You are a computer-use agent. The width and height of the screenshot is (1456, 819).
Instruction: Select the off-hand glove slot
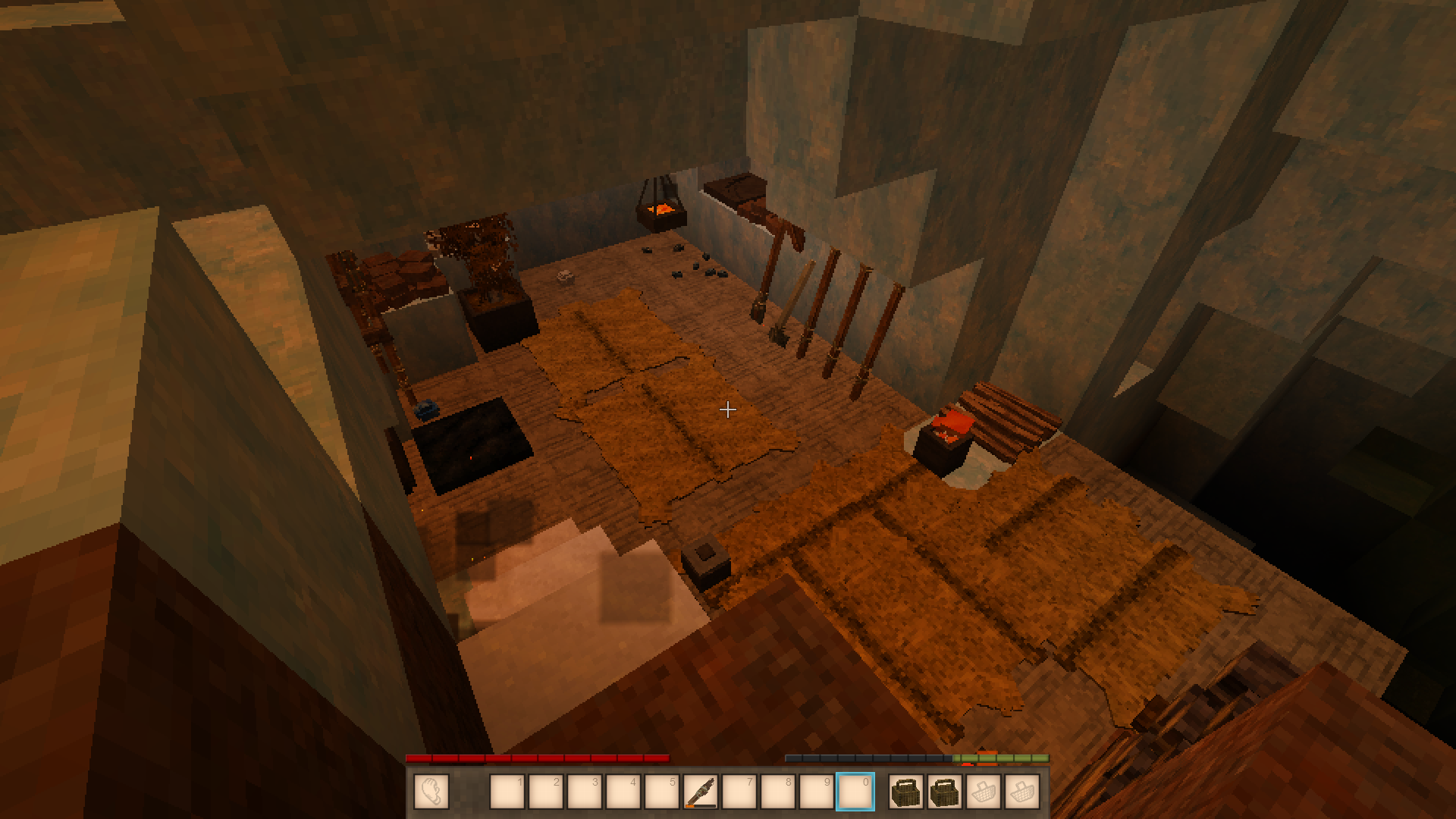click(x=431, y=792)
